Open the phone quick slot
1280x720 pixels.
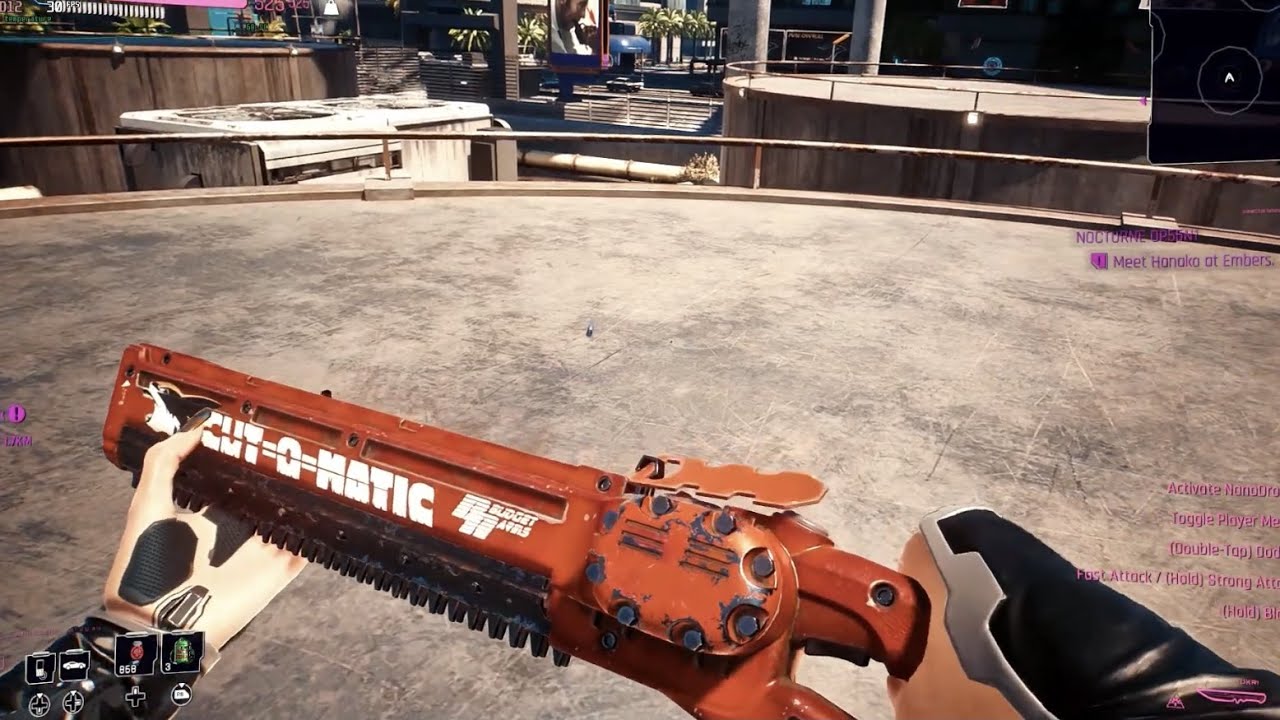tap(40, 666)
